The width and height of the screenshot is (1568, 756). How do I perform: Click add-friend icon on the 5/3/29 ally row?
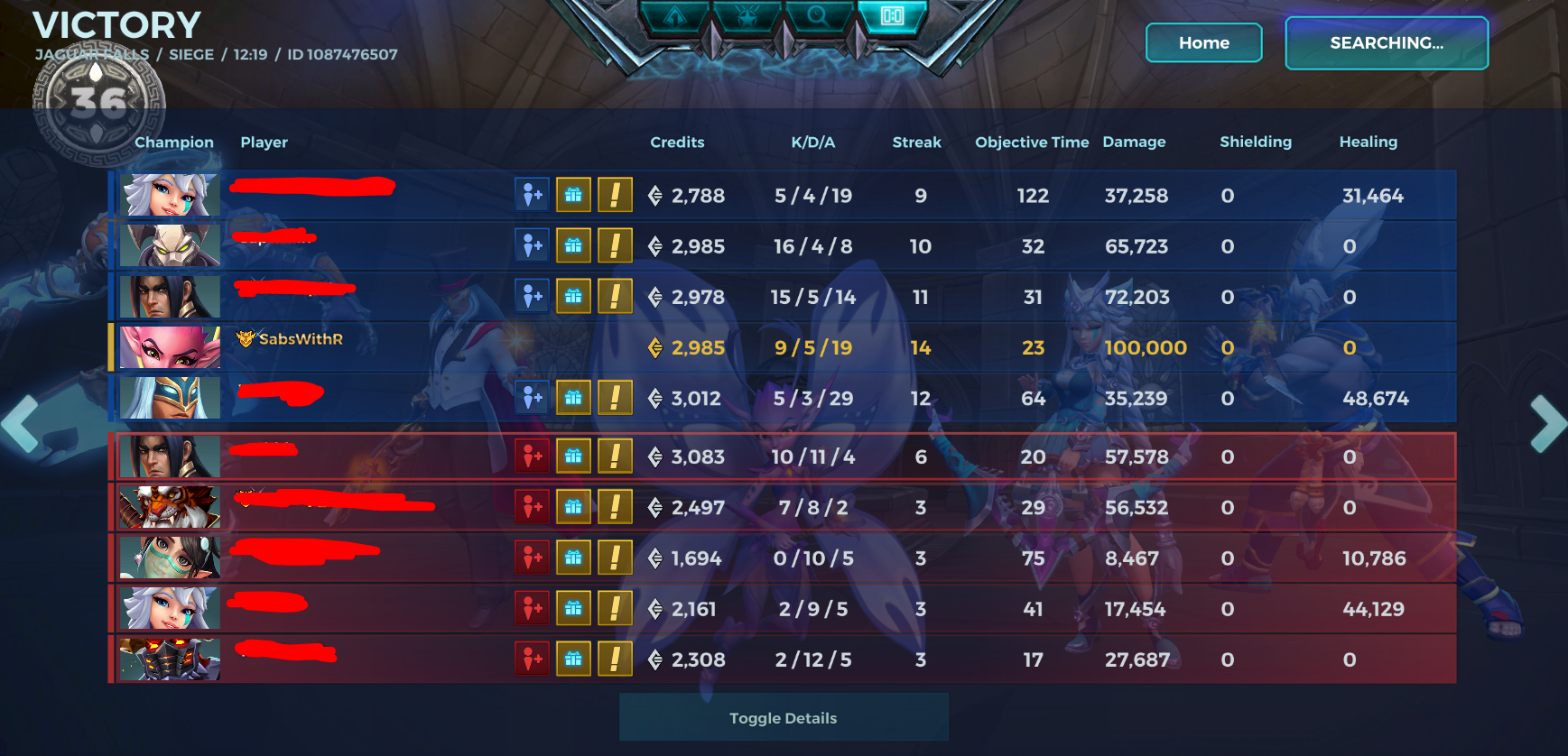[532, 397]
